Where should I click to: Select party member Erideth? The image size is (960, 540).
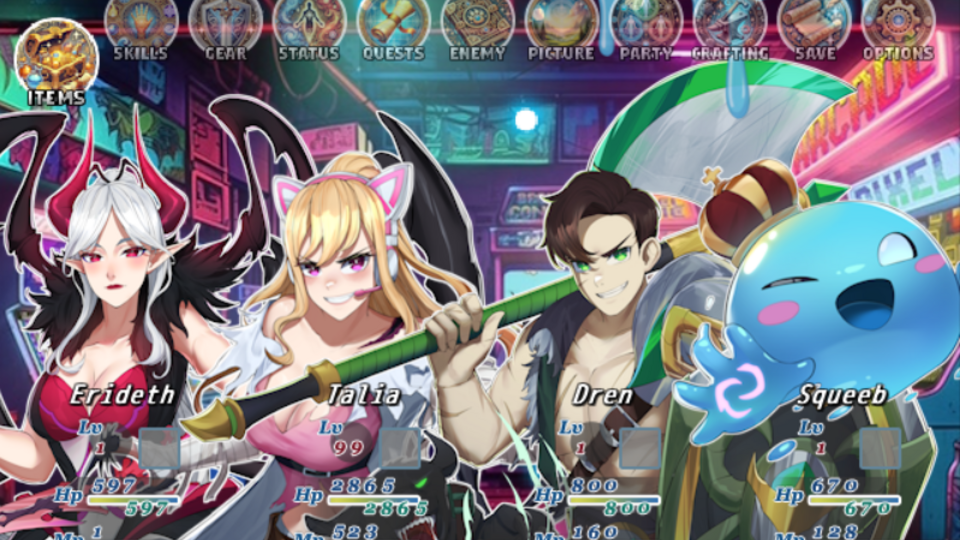(122, 395)
